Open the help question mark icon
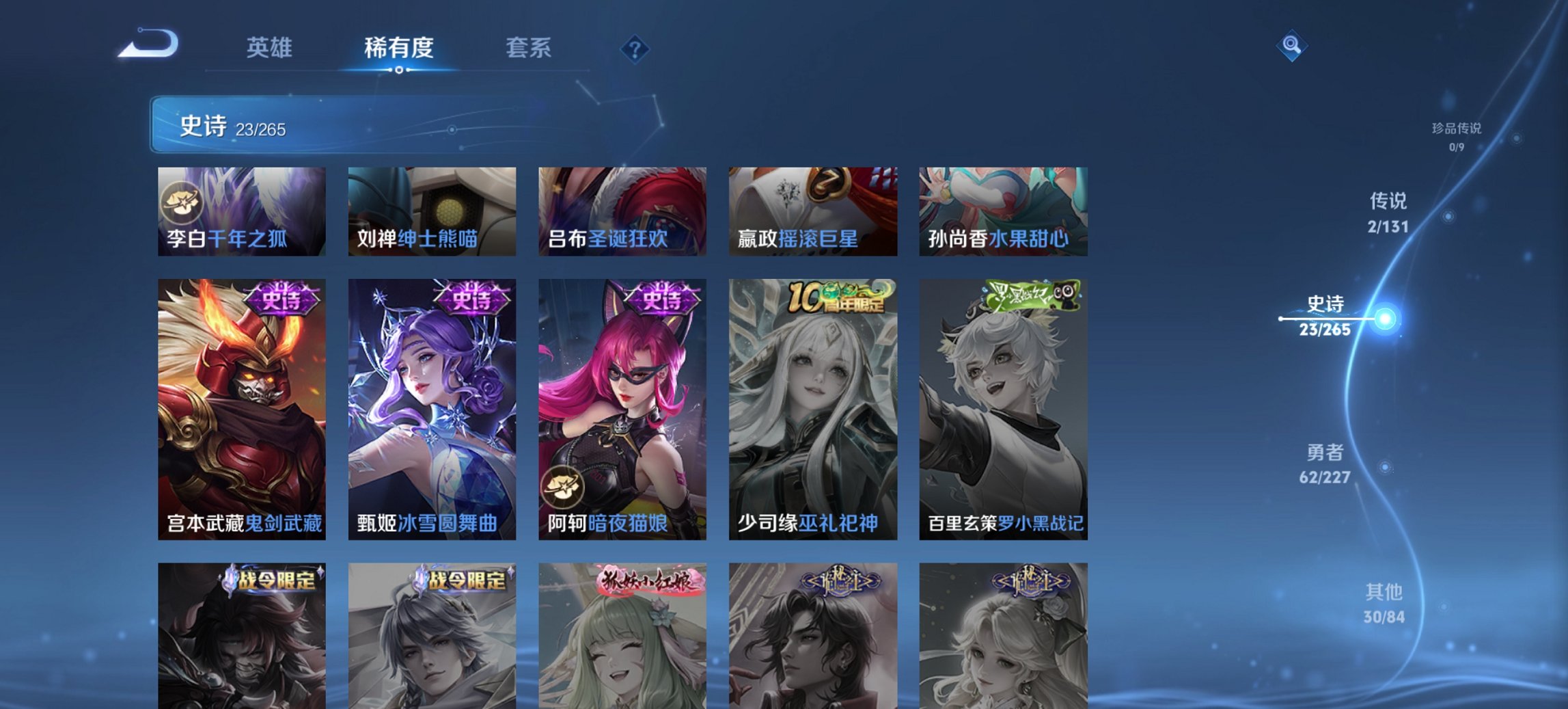 click(635, 48)
